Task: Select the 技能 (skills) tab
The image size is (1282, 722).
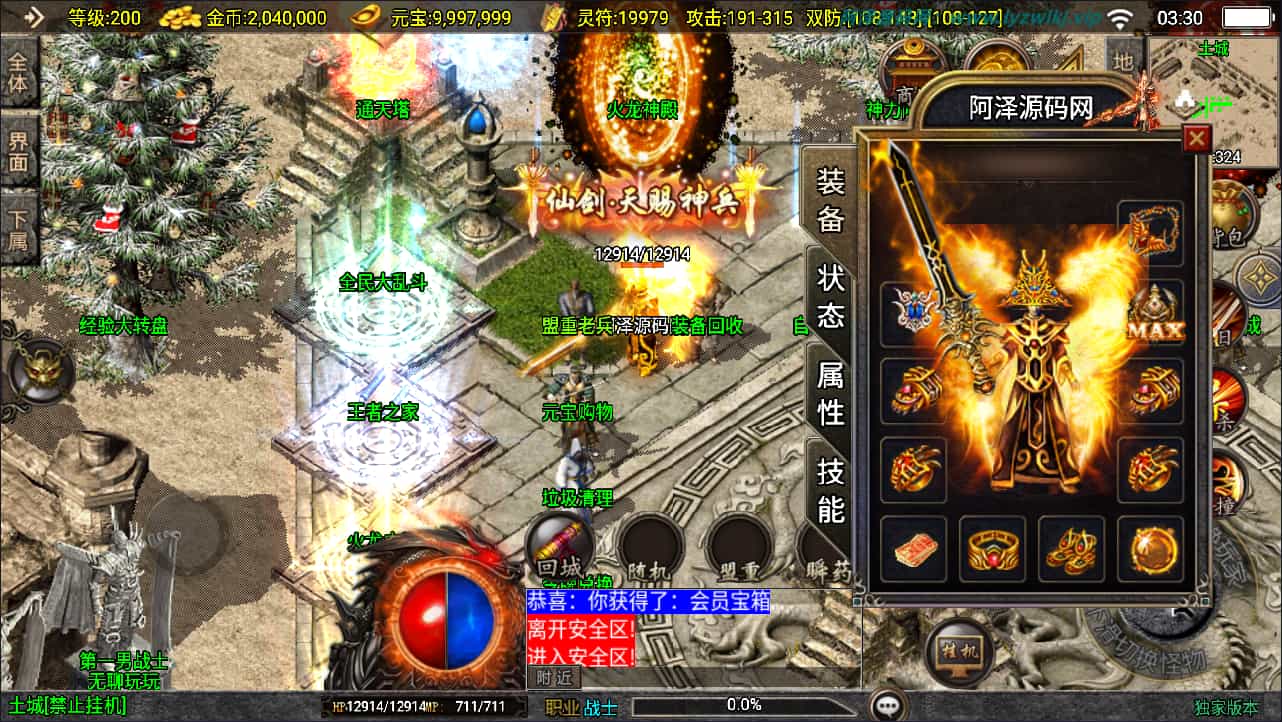Action: point(831,490)
